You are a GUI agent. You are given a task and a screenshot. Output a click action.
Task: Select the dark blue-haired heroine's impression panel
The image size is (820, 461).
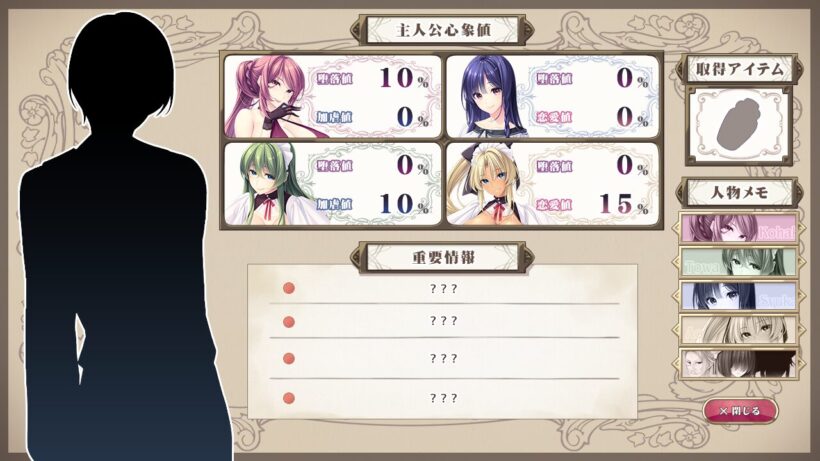[x=552, y=96]
